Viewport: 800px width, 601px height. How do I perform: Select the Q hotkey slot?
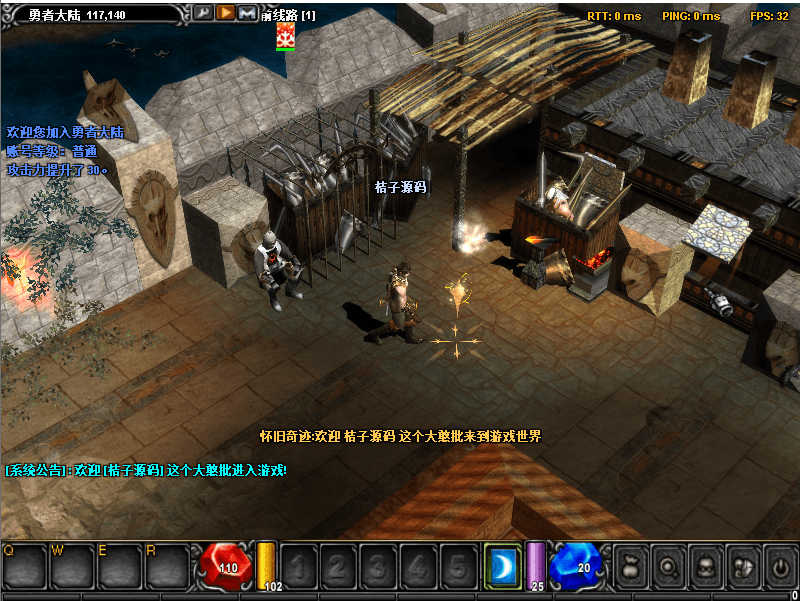(x=24, y=567)
